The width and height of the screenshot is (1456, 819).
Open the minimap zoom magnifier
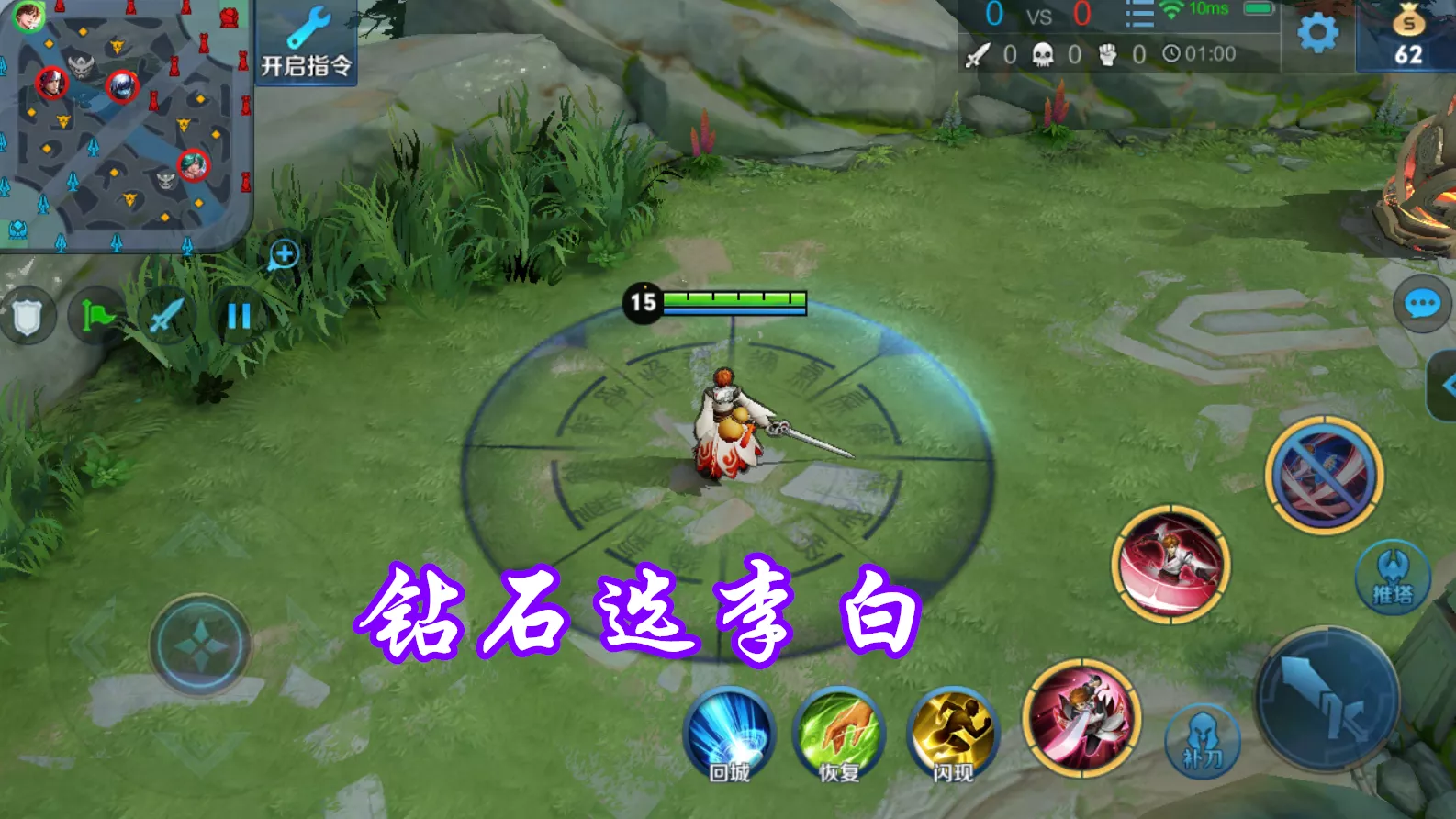pyautogui.click(x=284, y=254)
